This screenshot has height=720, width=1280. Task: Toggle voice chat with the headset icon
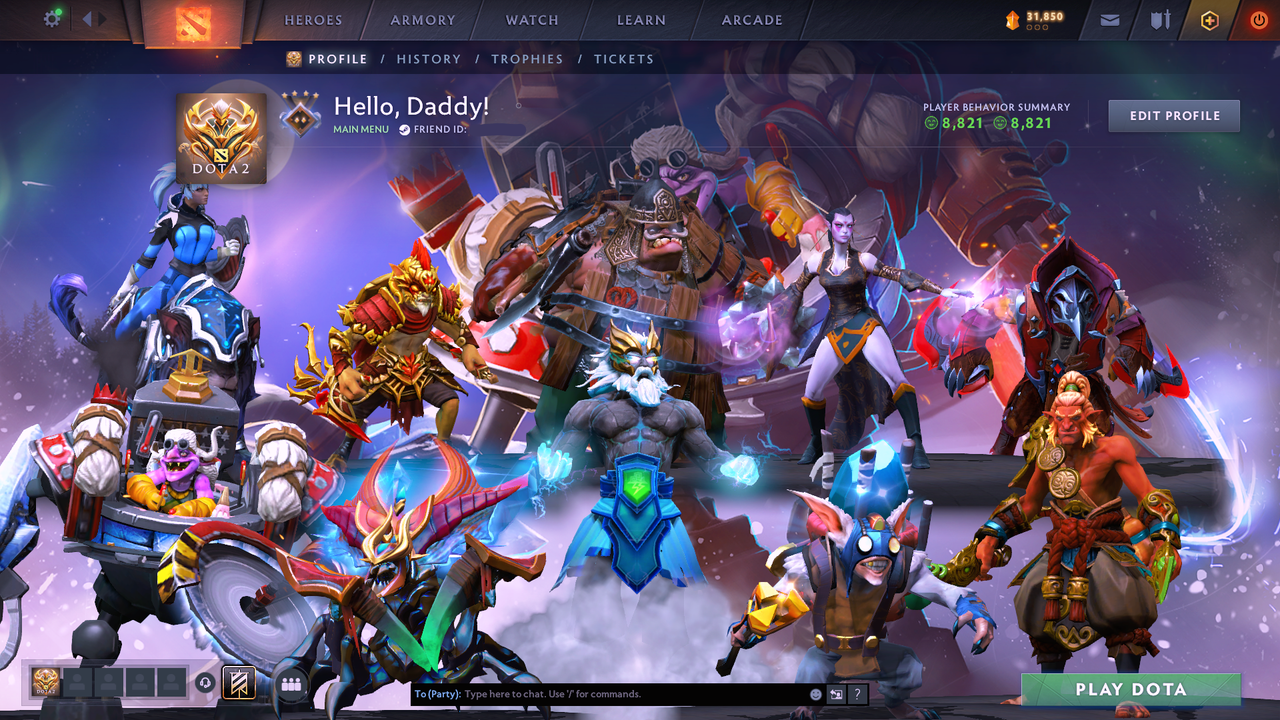coord(207,685)
